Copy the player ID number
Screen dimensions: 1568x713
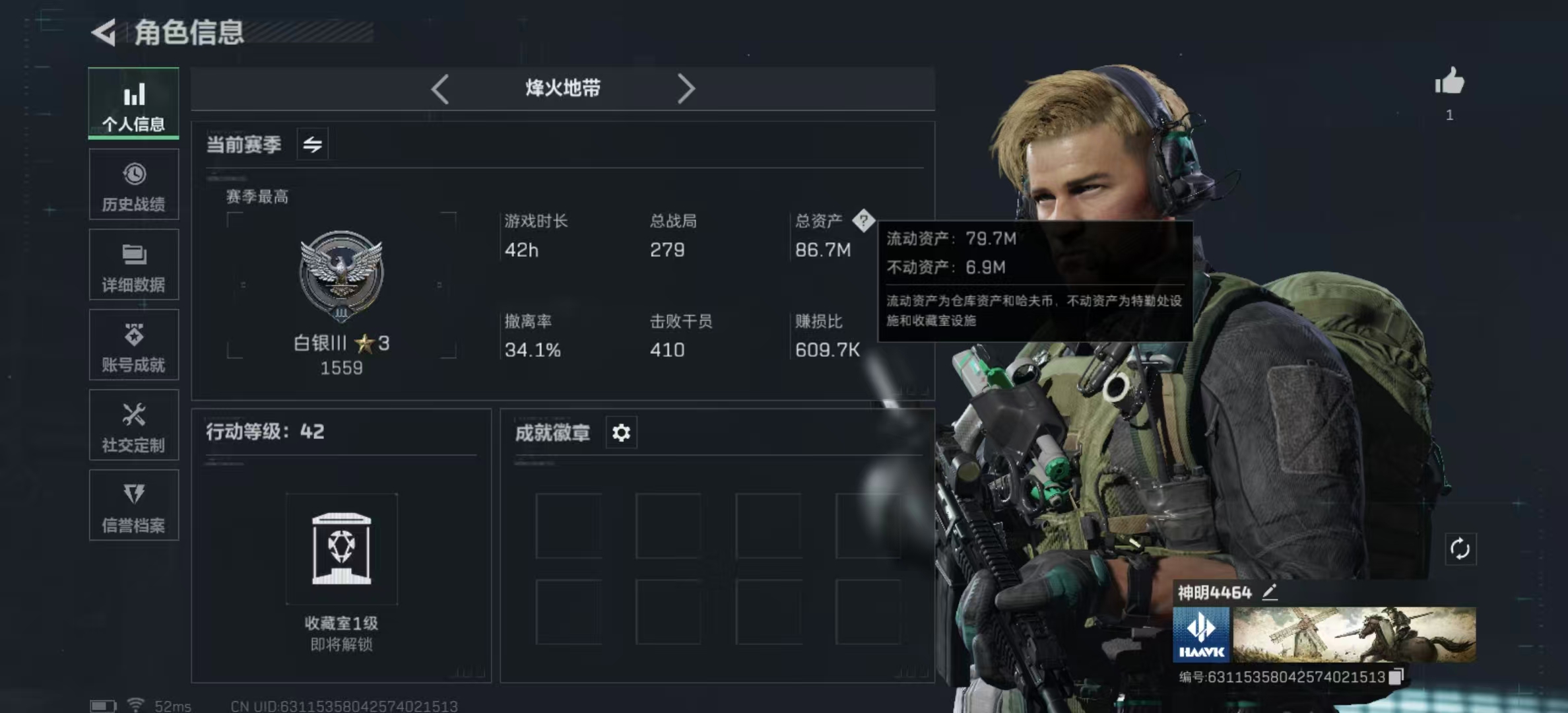tap(1396, 677)
